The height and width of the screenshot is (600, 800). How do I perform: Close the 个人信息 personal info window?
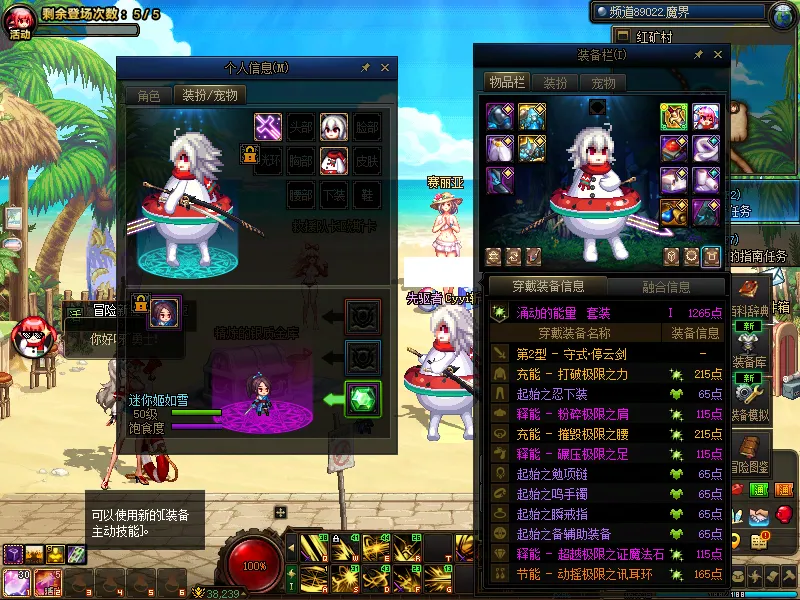click(385, 68)
